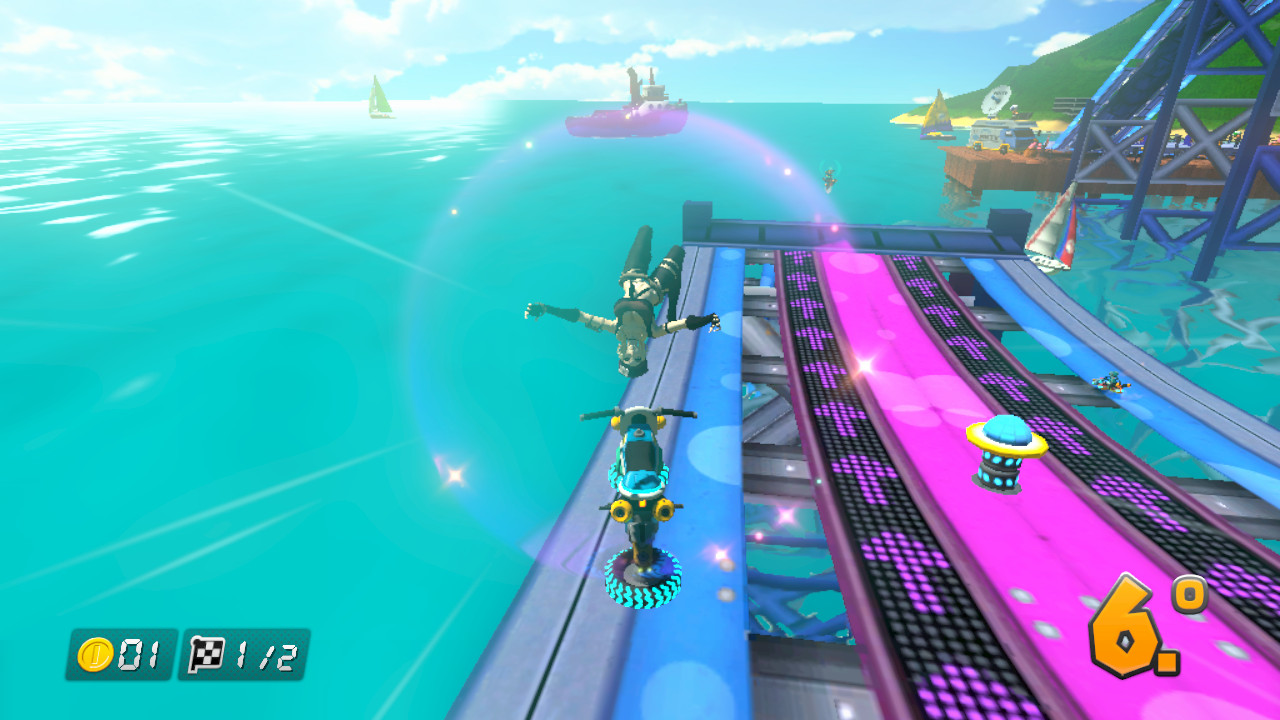
Task: Select the checkered lap flag icon
Action: point(205,652)
